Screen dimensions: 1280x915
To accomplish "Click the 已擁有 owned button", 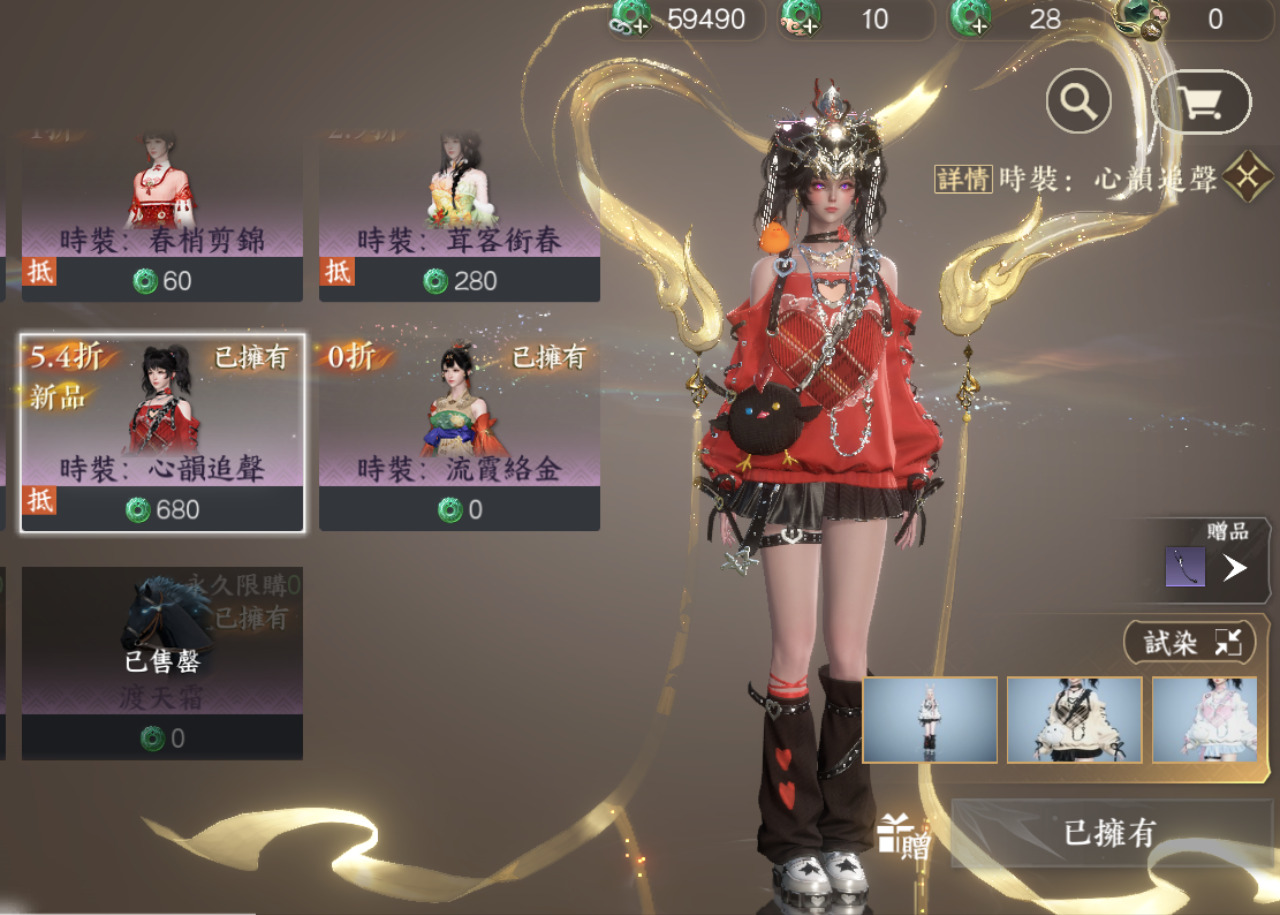I will tap(1109, 833).
